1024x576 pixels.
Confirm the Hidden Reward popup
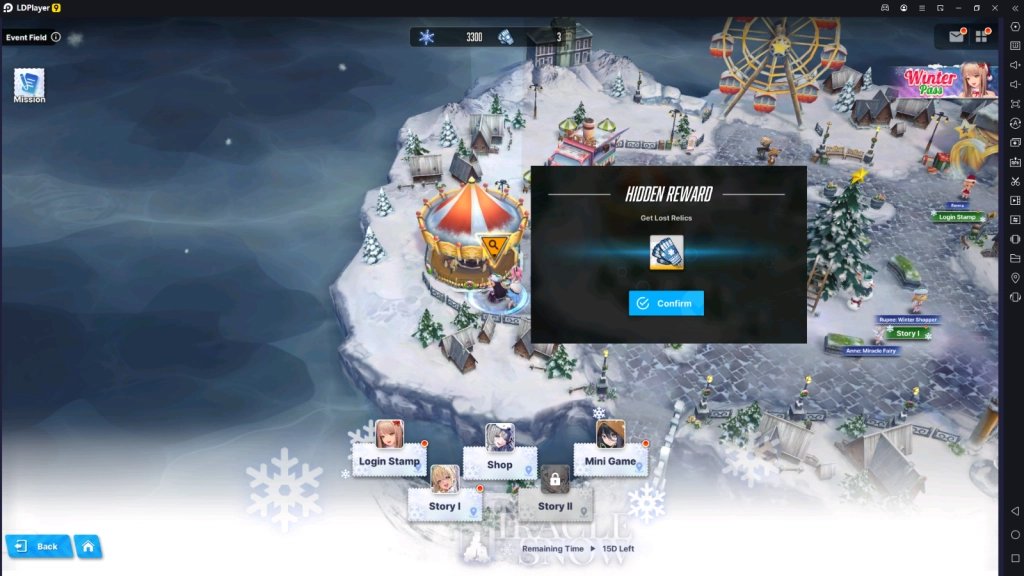[x=666, y=303]
